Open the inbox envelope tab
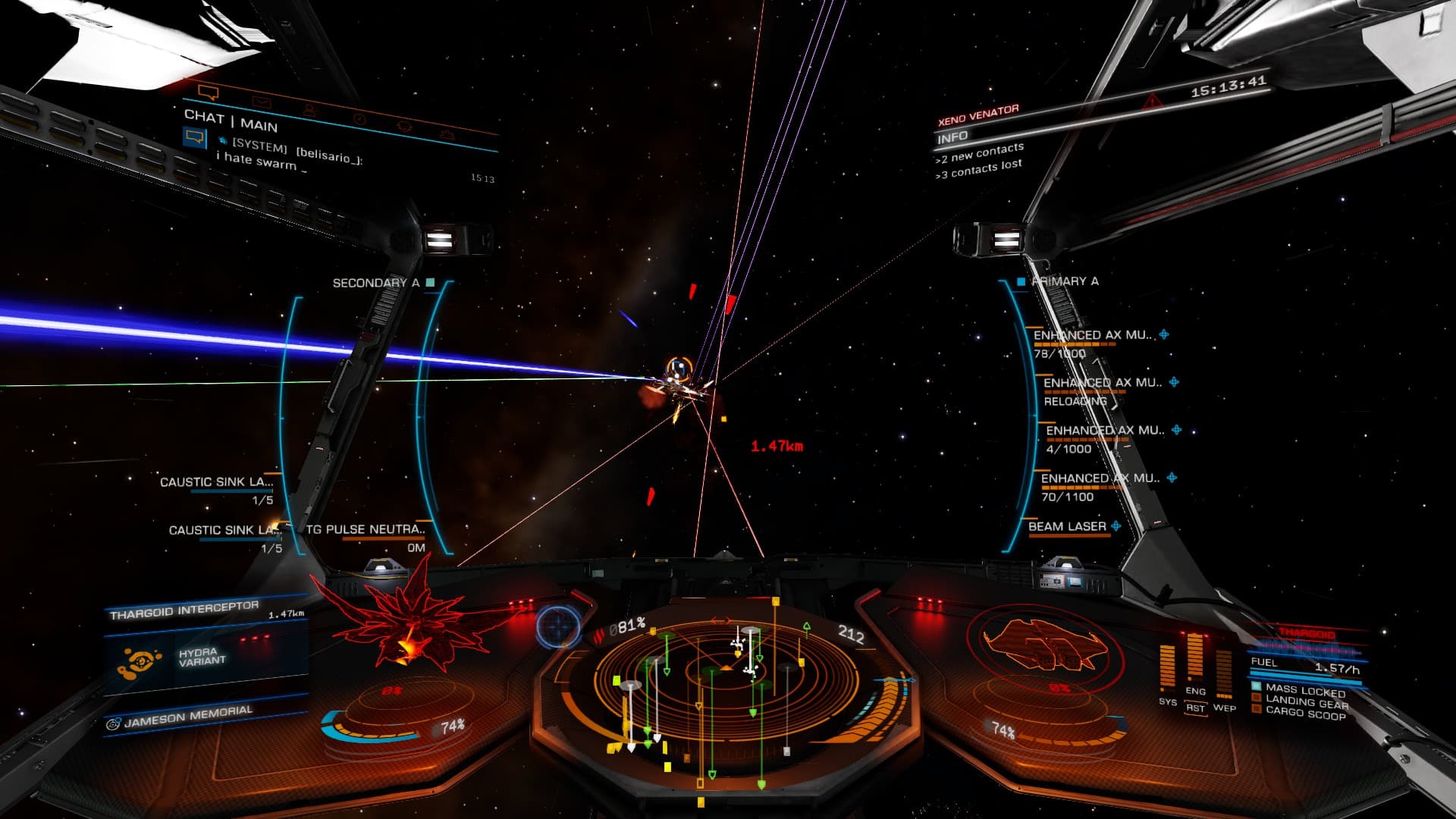 (x=261, y=102)
